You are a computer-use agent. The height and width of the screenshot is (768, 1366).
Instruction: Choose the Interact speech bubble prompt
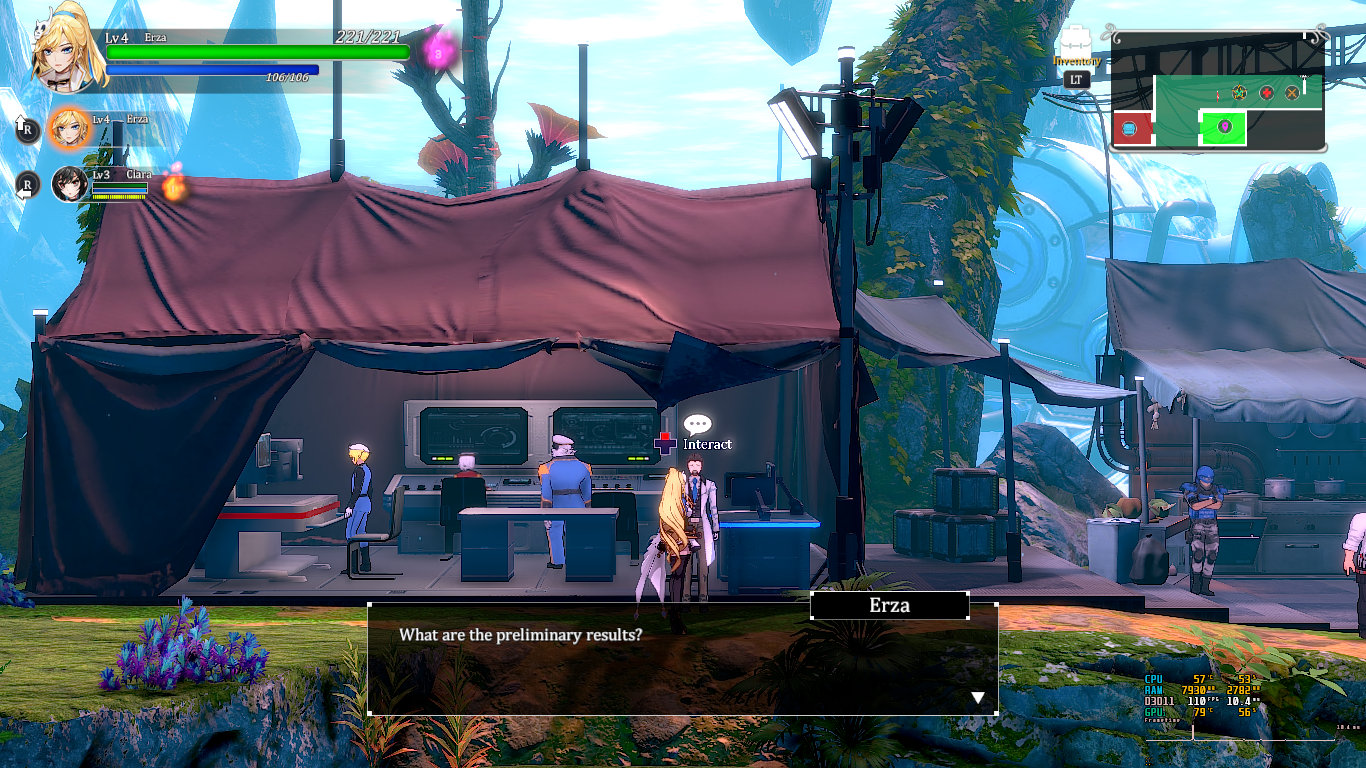click(697, 425)
